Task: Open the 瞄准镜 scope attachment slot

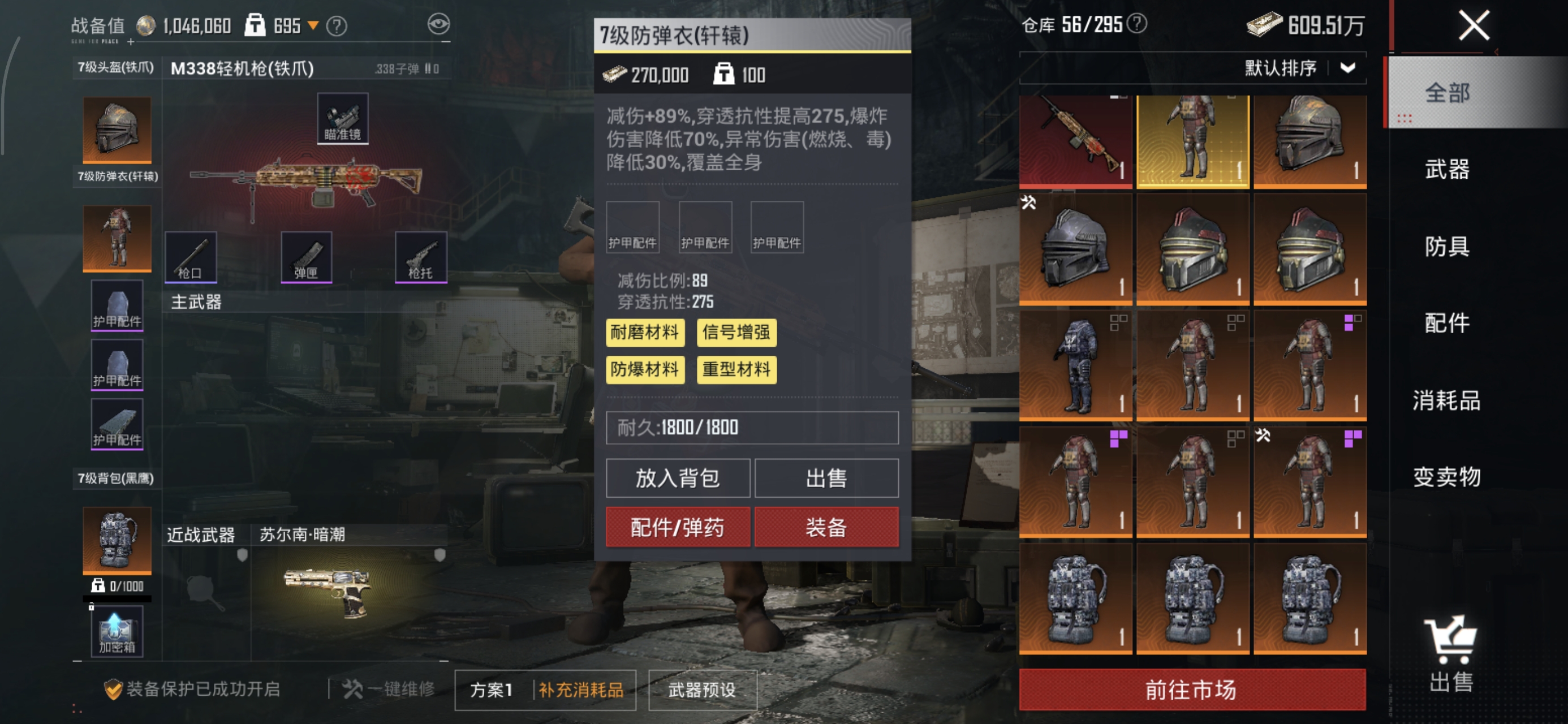Action: (x=342, y=118)
